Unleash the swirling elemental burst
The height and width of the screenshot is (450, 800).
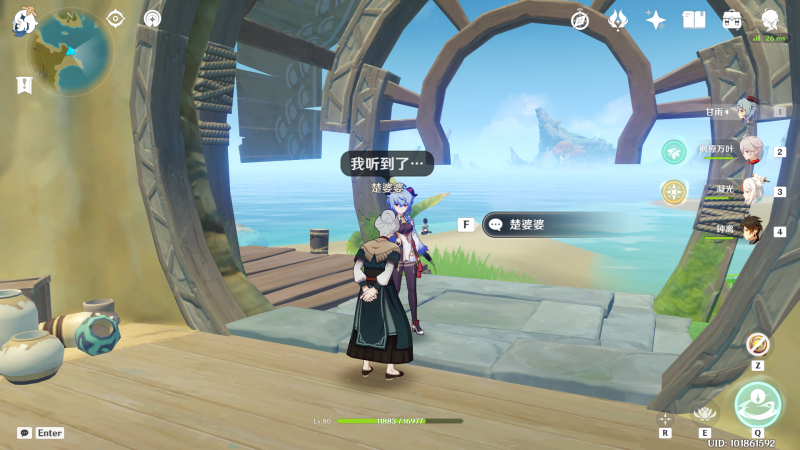[x=757, y=404]
